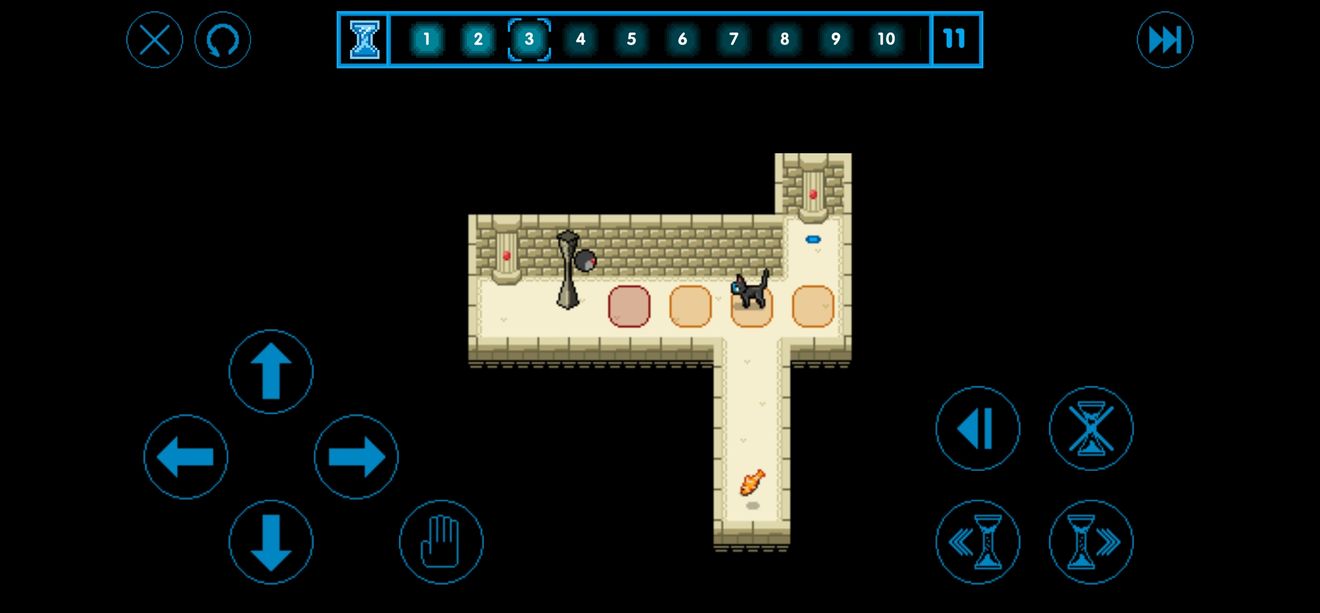Tap the hand wait button
This screenshot has height=613, width=1320.
[441, 542]
